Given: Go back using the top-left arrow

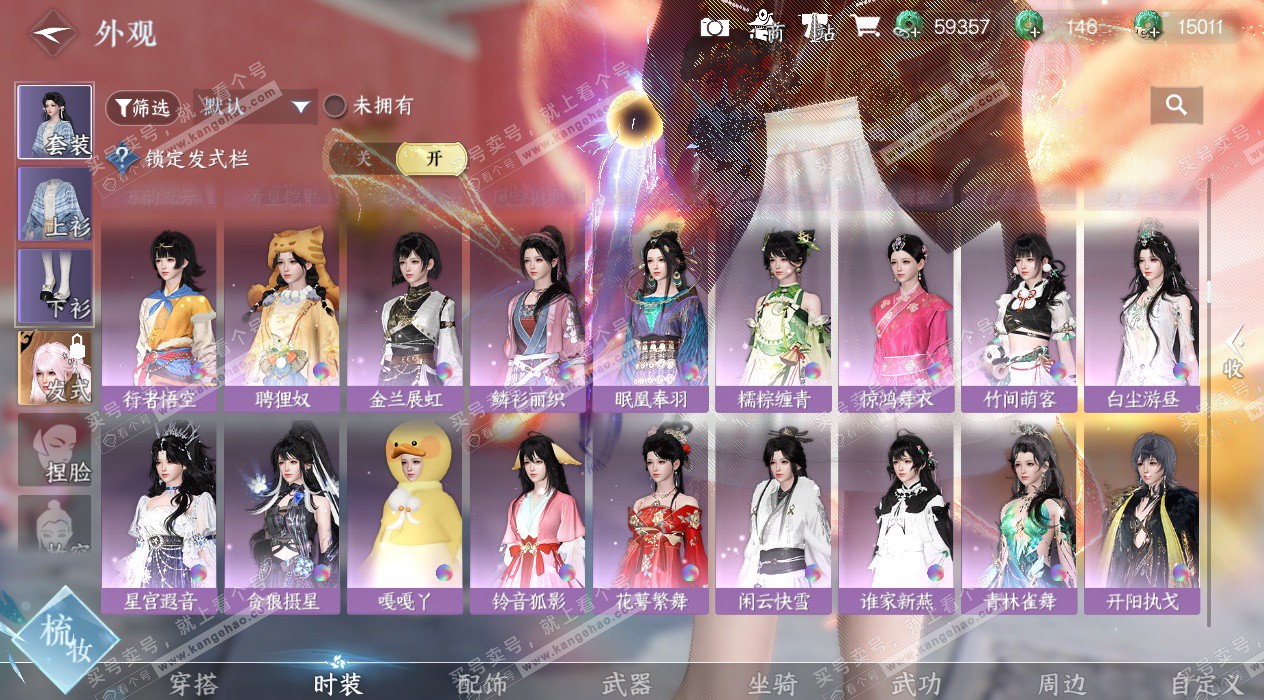Looking at the screenshot, I should (53, 34).
